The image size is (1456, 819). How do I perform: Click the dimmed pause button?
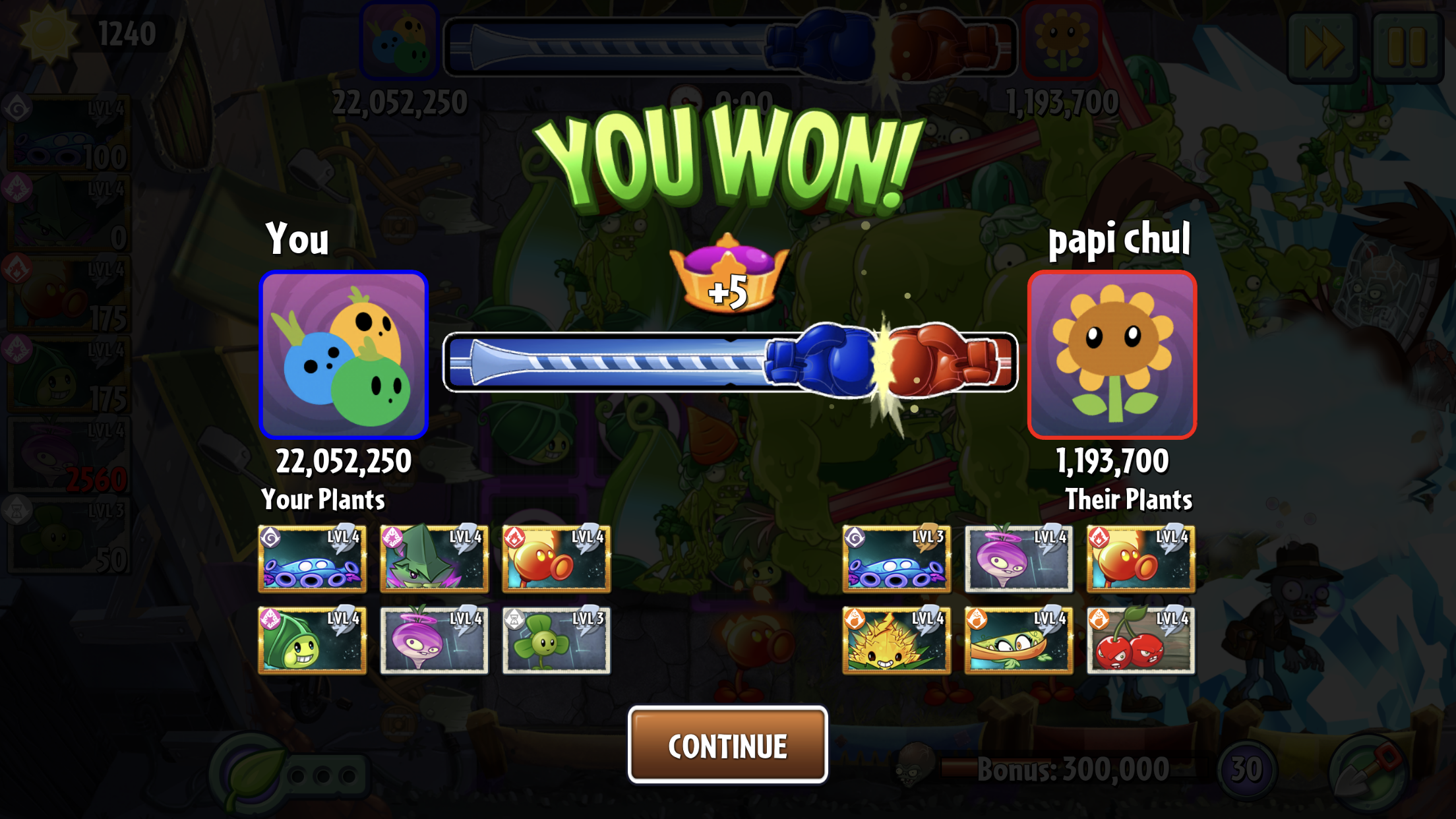[x=1407, y=47]
